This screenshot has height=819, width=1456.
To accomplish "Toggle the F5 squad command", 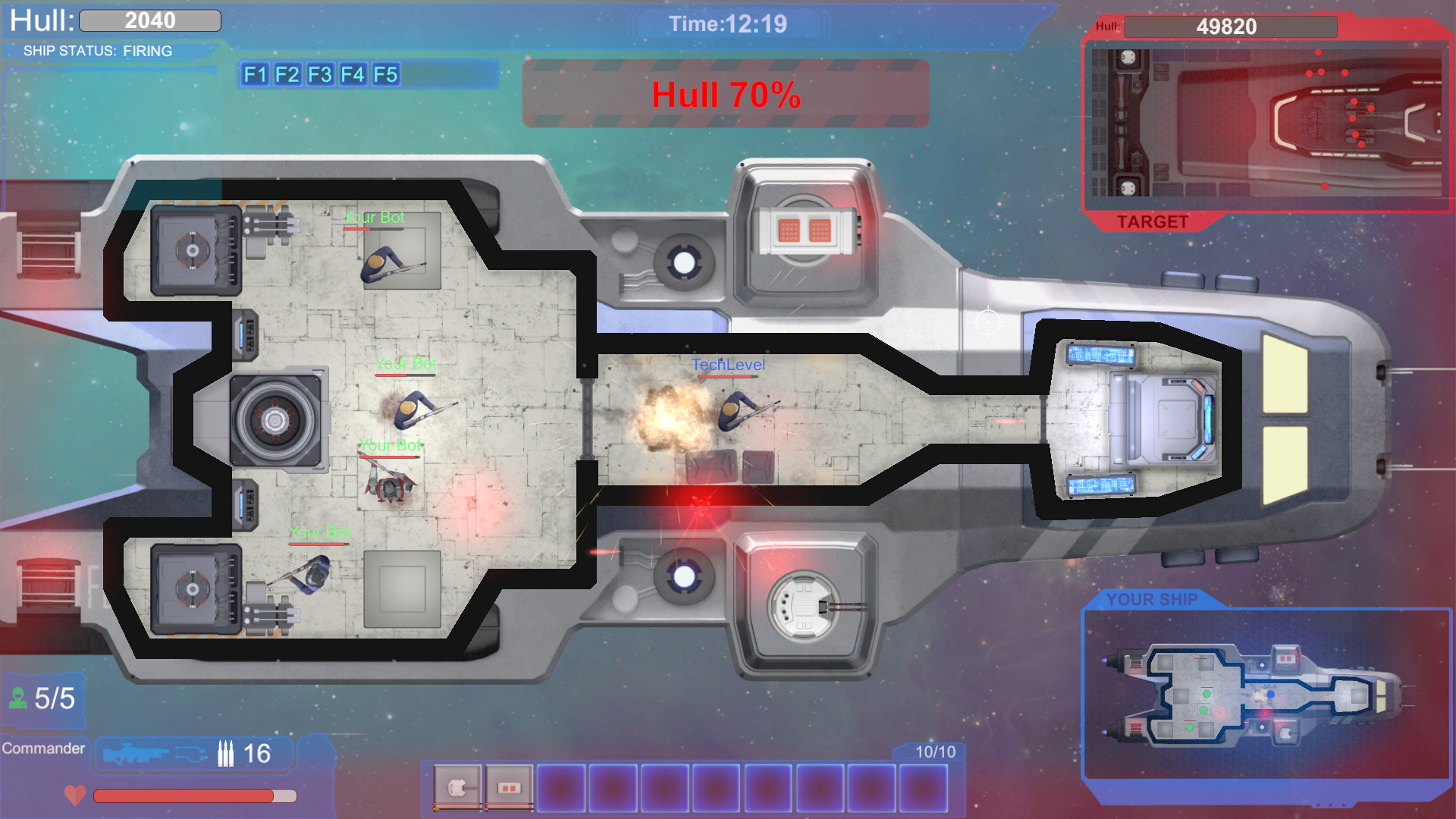I will pos(385,75).
